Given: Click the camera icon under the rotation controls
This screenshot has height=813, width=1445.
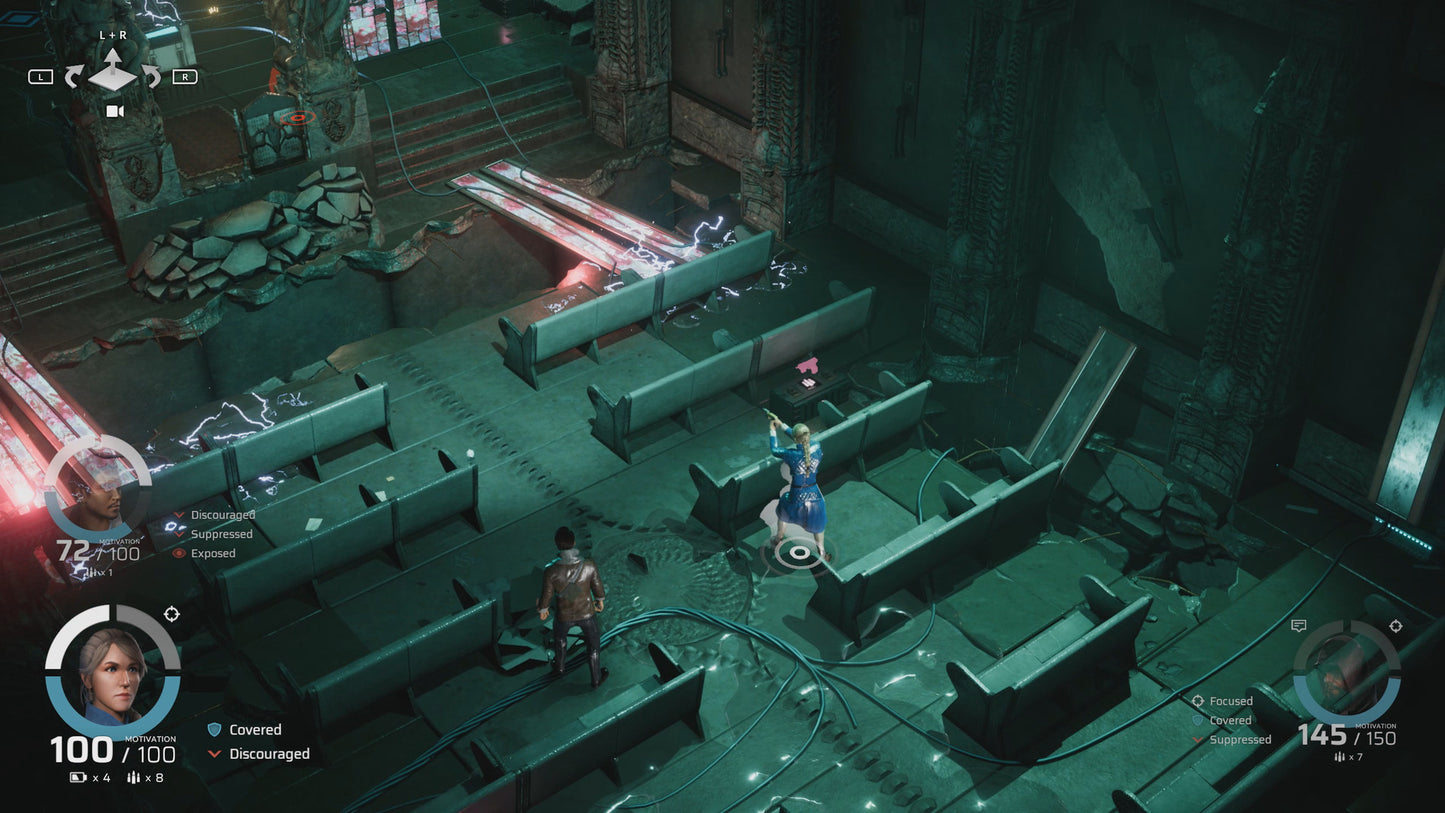Looking at the screenshot, I should (x=114, y=111).
